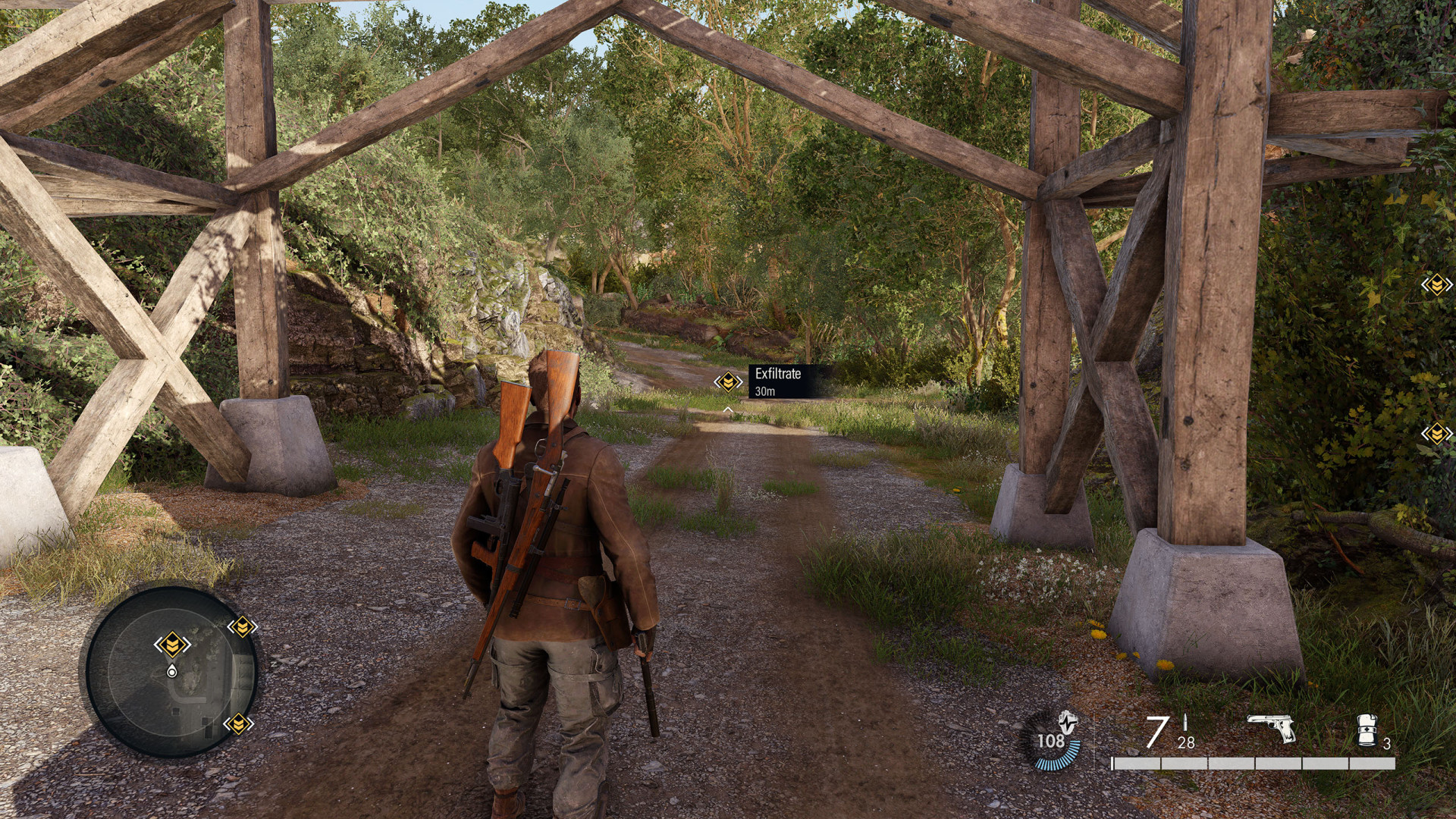Choose the pistol weapon icon
Screen dimensions: 1456x819
point(1272,728)
